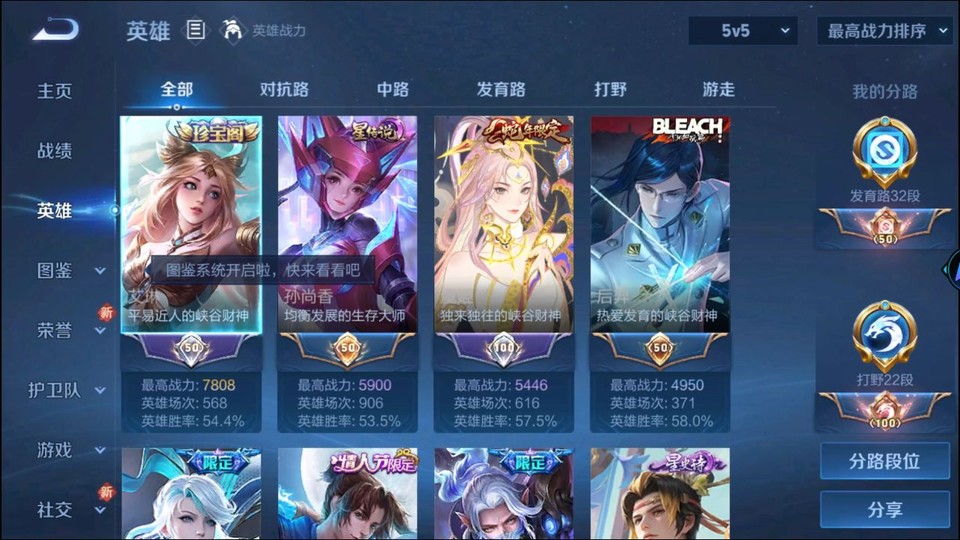Select the 孙尚香 hero card
This screenshot has height=540, width=960.
tap(346, 240)
